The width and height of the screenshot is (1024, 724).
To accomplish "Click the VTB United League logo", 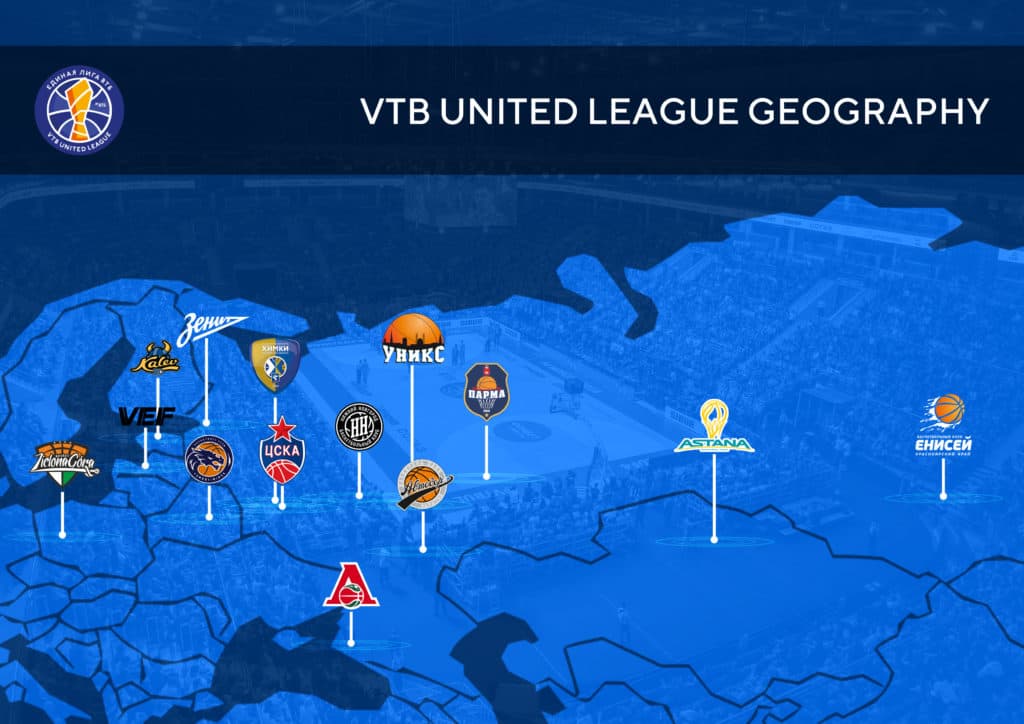I will (x=79, y=110).
